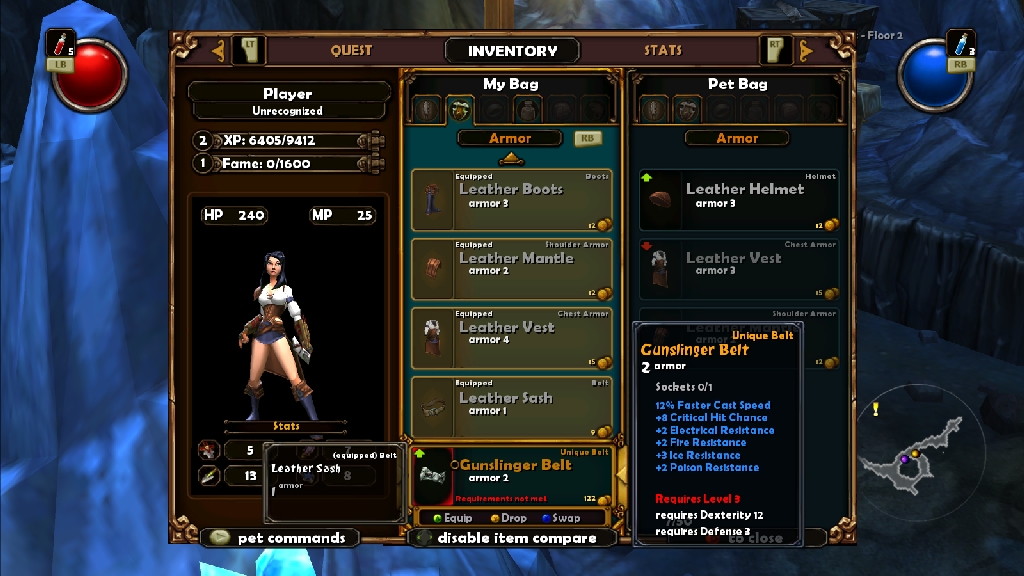The image size is (1024, 576).
Task: Select the Inventory tab
Action: tap(512, 51)
